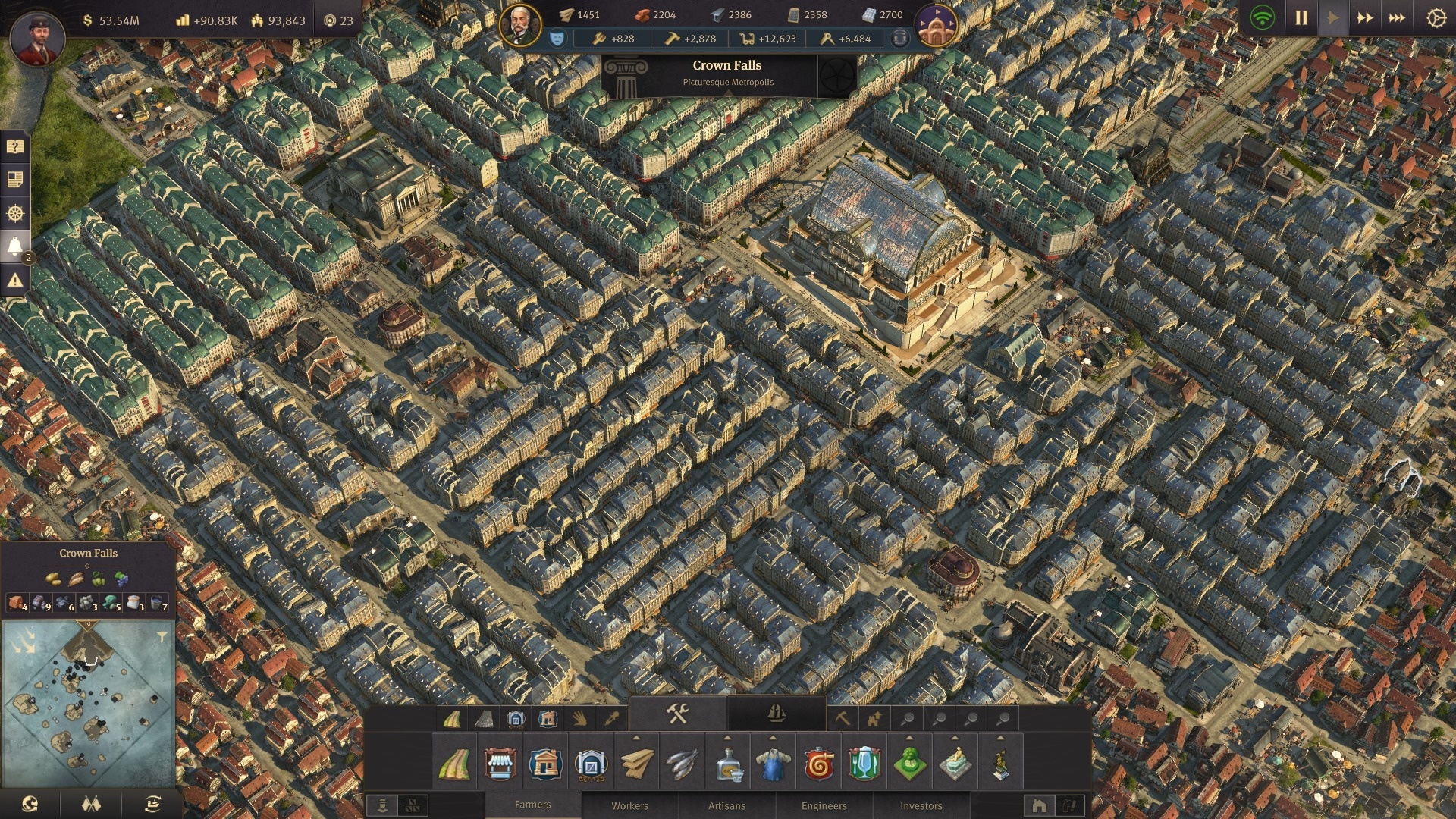Image resolution: width=1456 pixels, height=819 pixels.
Task: Open the notifications bell
Action: click(14, 246)
